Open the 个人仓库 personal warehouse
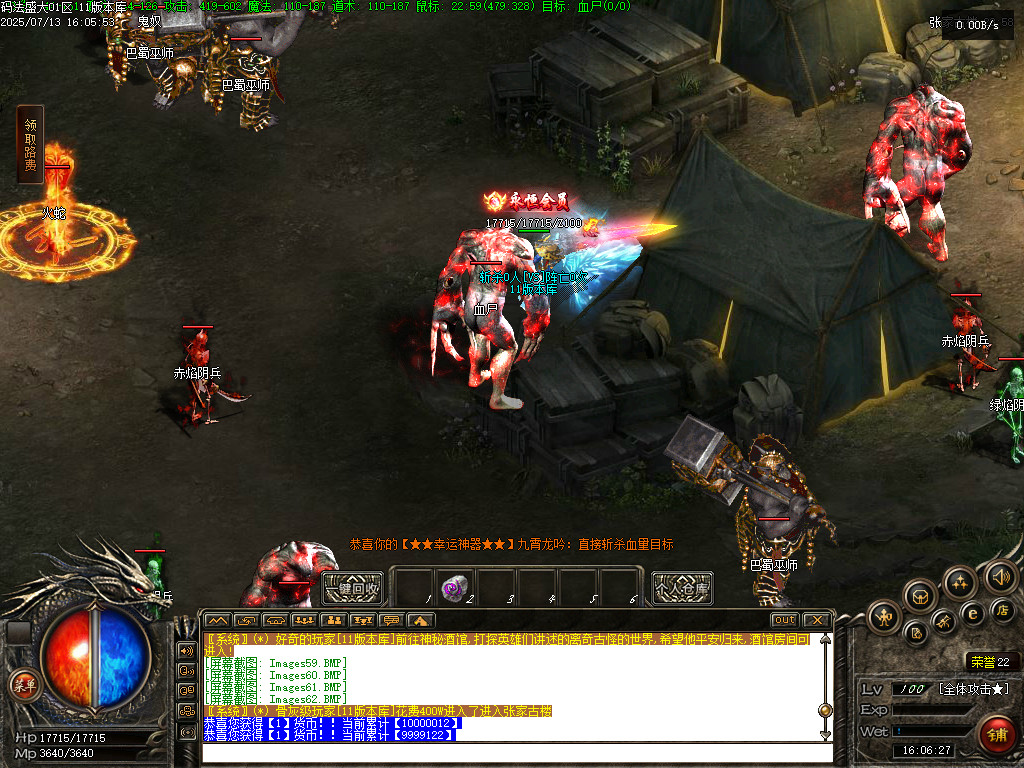The width and height of the screenshot is (1024, 768). coord(682,588)
